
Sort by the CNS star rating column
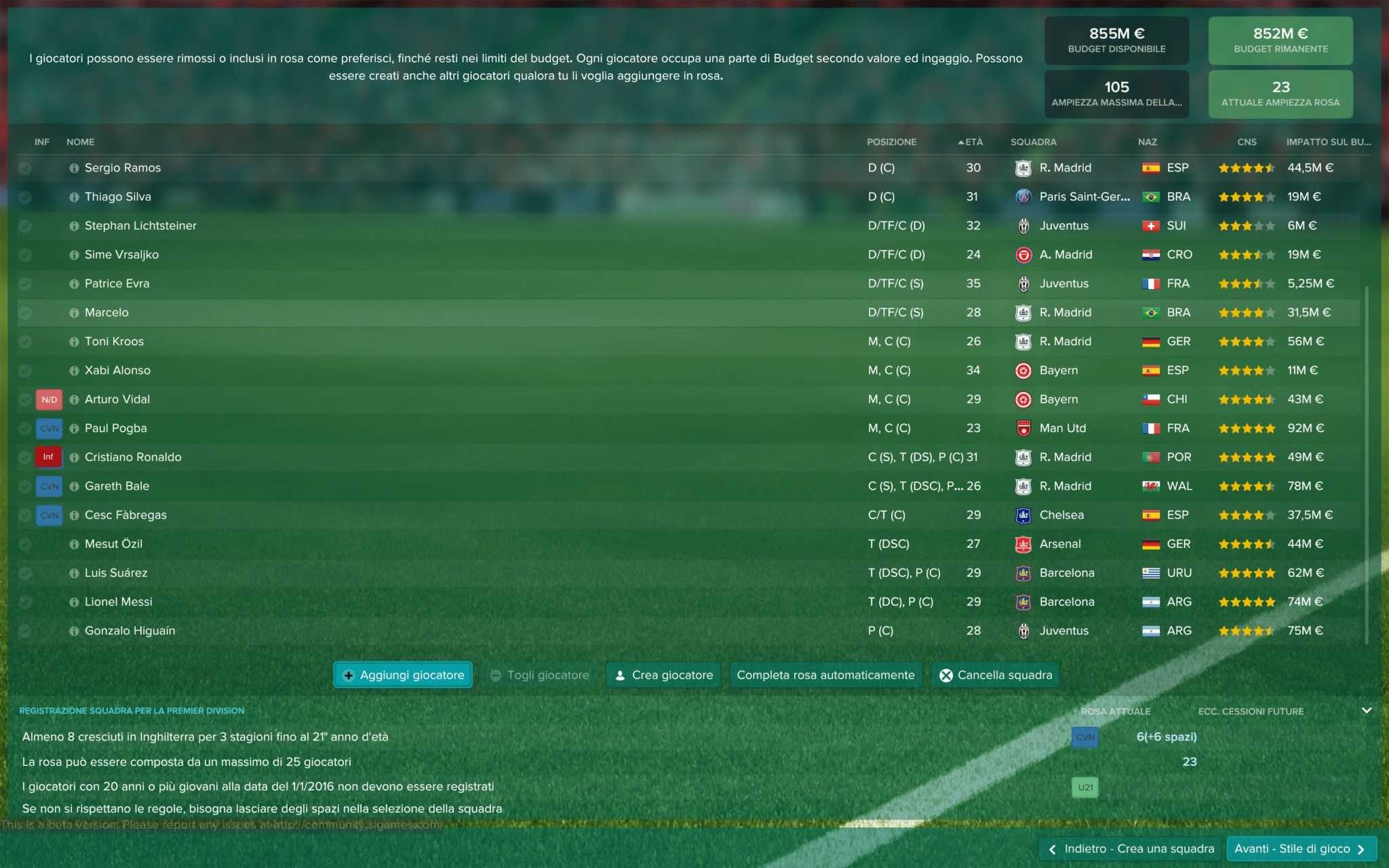[1247, 142]
